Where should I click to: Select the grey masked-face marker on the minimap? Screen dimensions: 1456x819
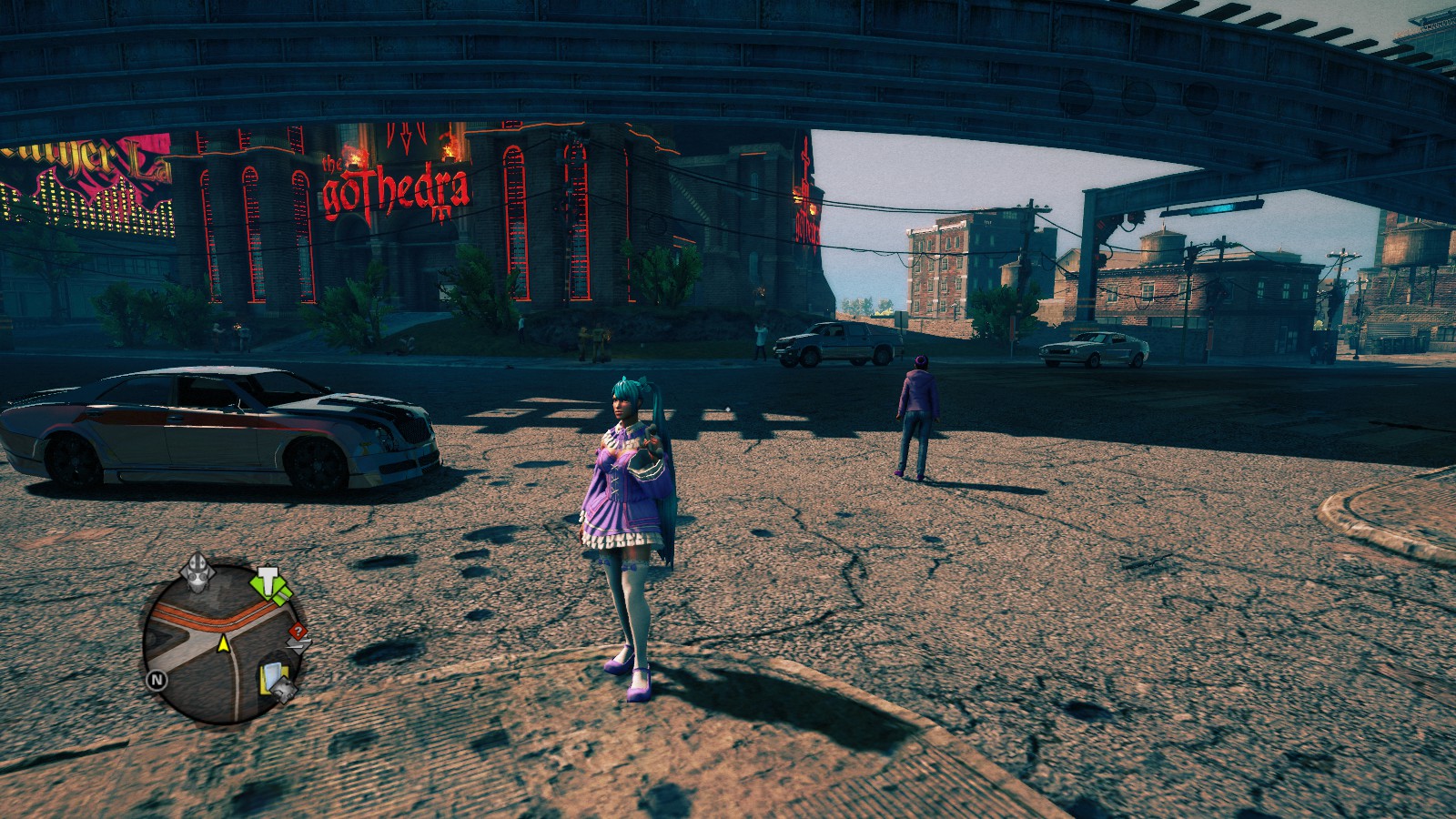(197, 571)
